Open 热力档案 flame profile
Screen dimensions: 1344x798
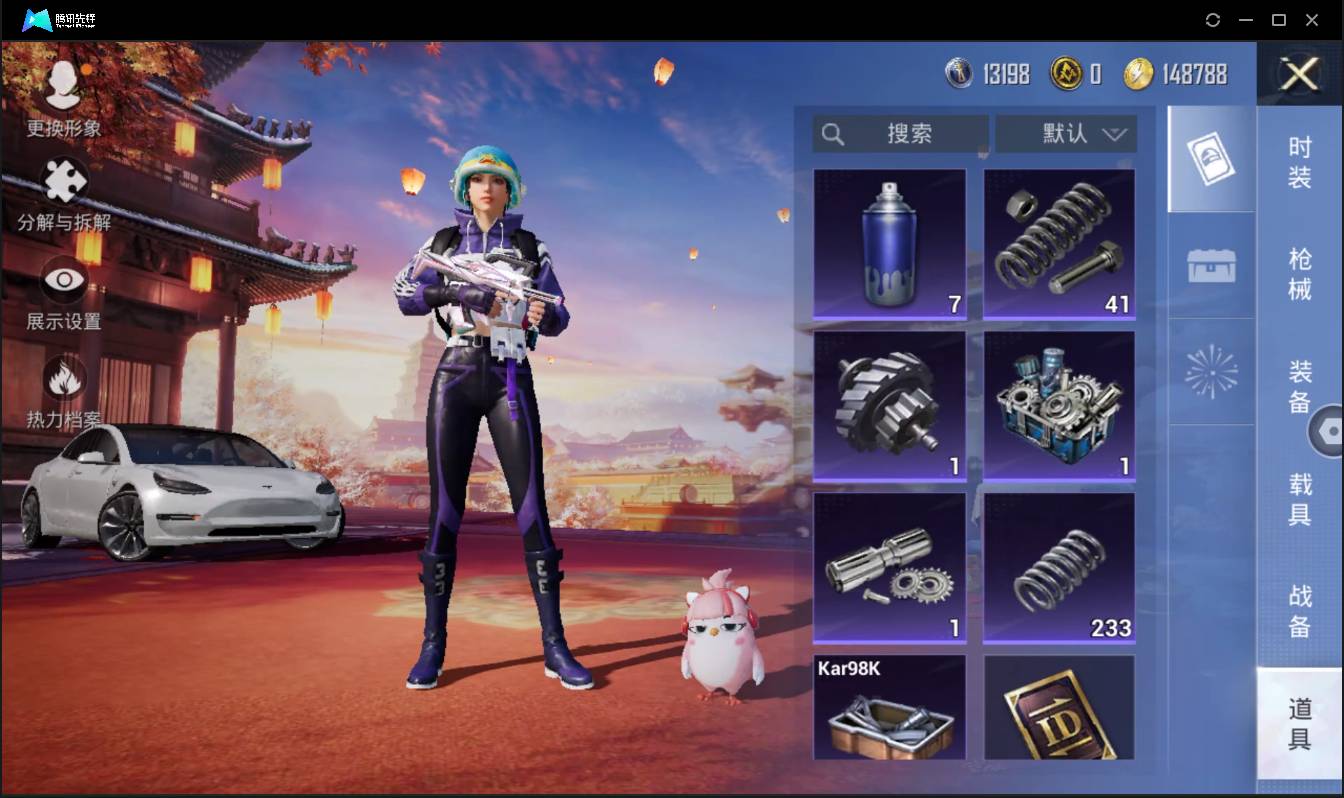(x=64, y=392)
